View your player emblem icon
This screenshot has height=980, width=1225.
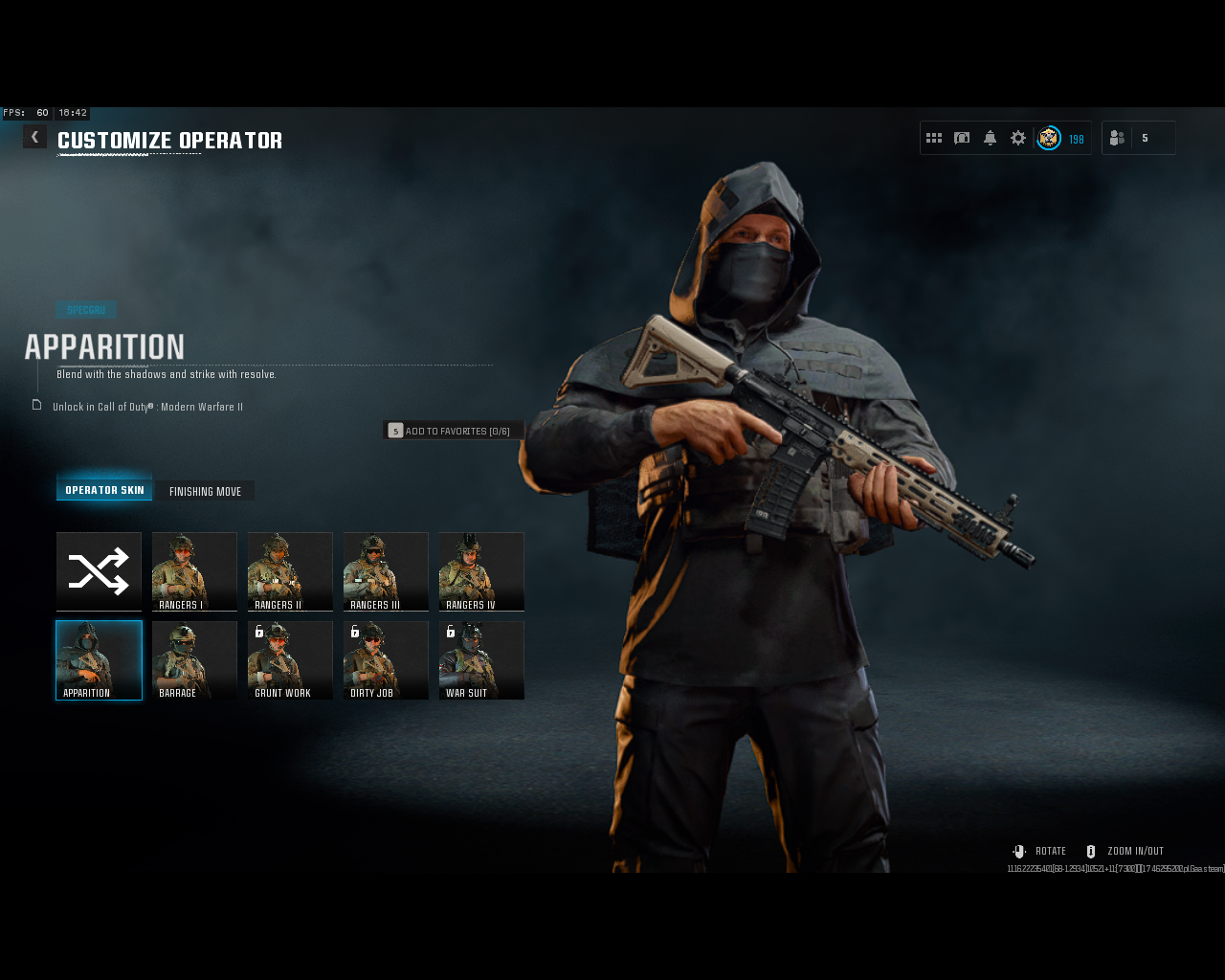click(1048, 138)
